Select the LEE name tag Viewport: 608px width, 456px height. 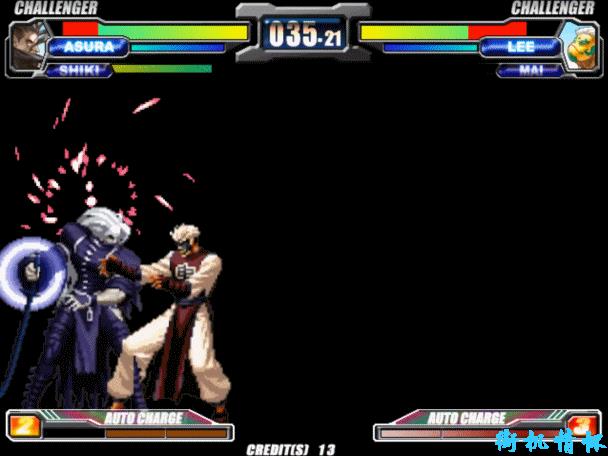point(520,46)
